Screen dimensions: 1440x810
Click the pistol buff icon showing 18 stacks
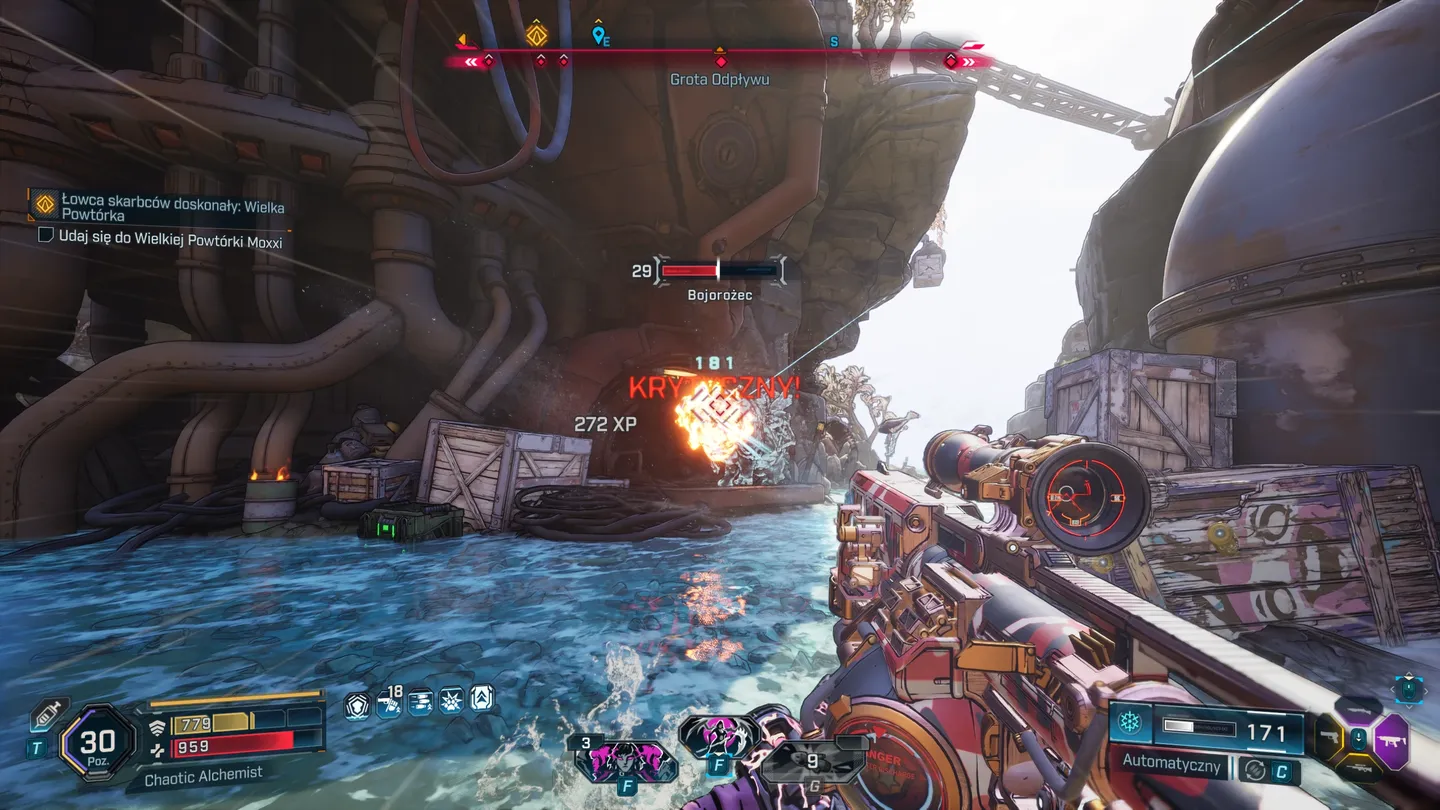390,703
